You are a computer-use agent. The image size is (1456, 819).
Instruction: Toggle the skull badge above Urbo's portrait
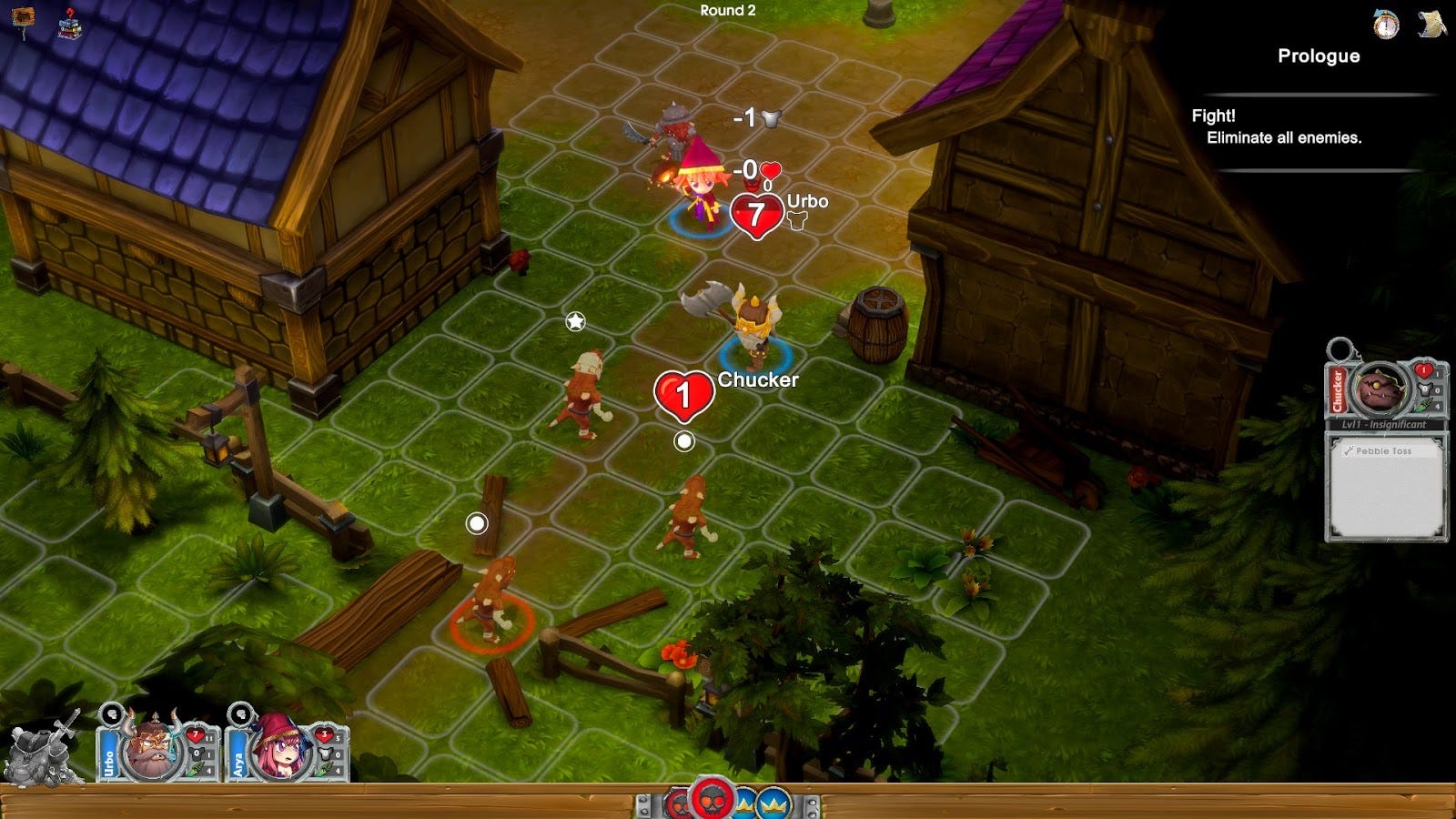[112, 714]
